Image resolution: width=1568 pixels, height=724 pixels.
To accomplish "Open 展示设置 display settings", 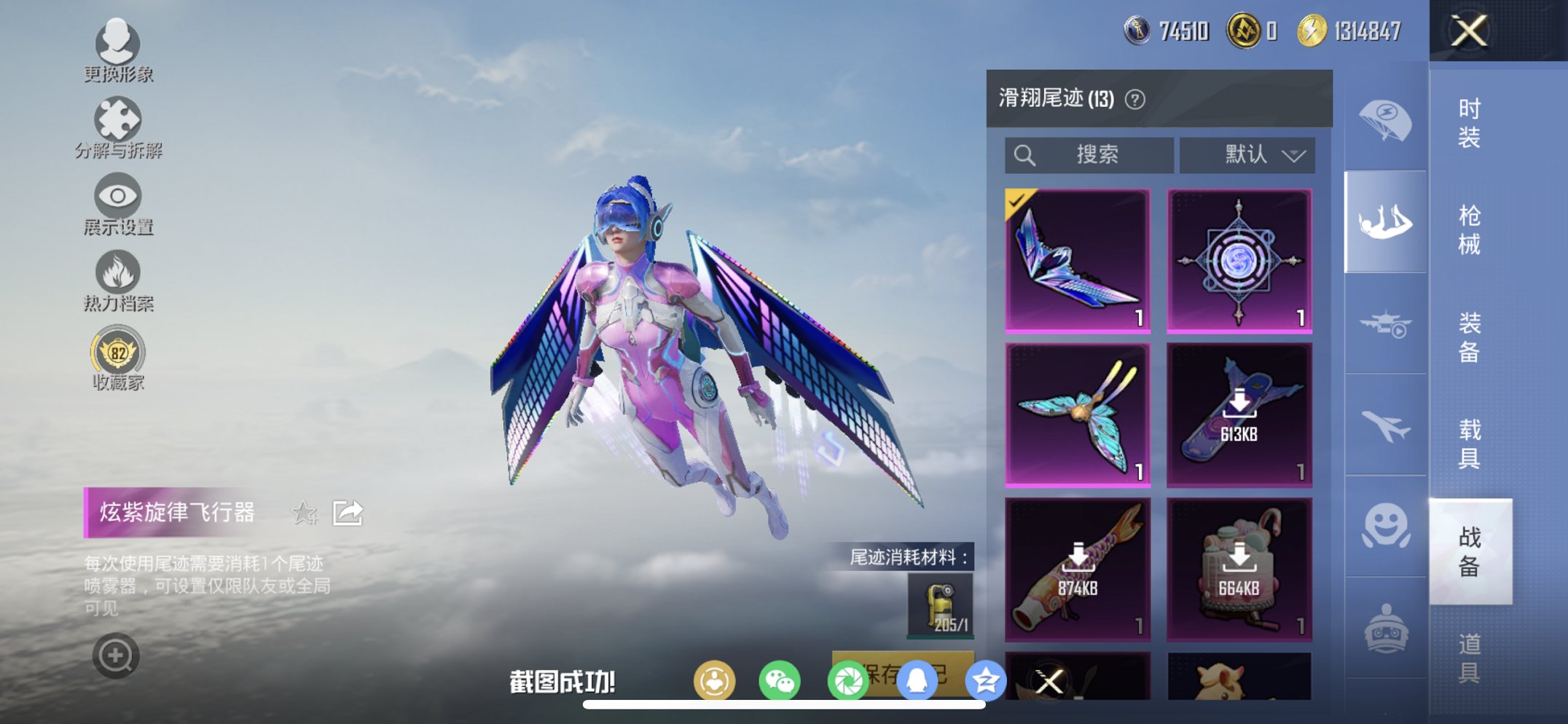I will [117, 195].
